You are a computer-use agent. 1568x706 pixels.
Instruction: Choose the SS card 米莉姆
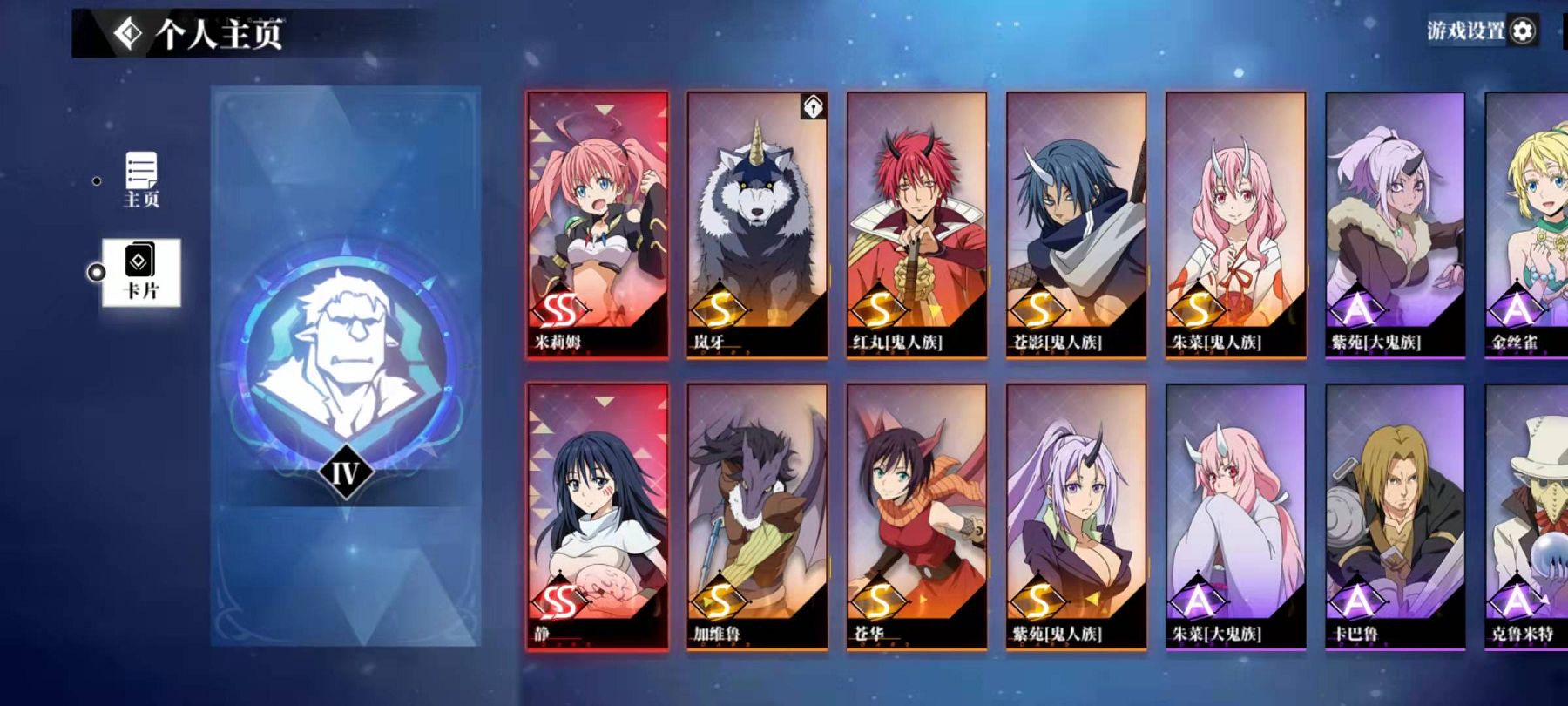click(598, 224)
